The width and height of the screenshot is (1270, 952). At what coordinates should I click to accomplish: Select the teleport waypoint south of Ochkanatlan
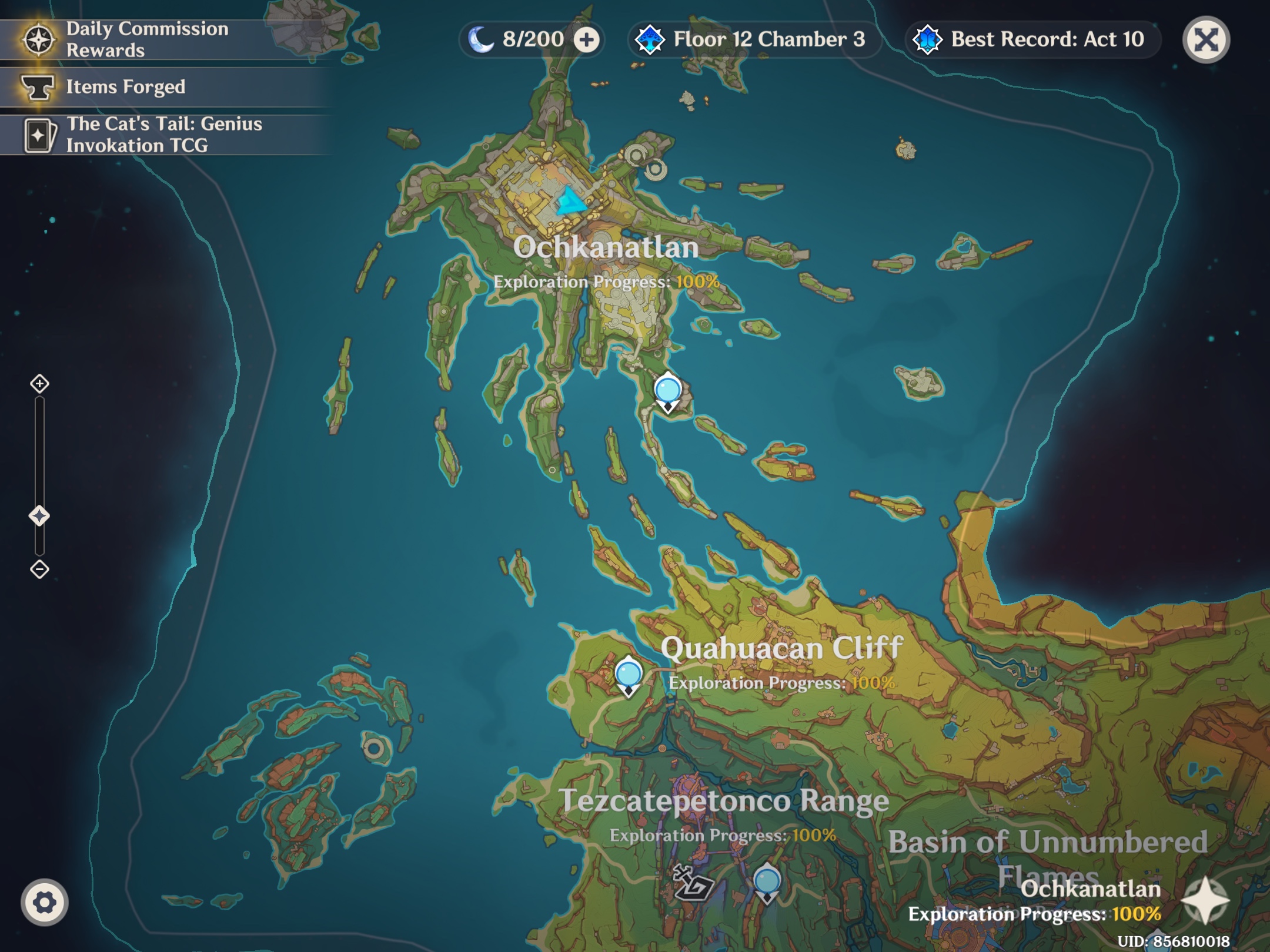[667, 389]
